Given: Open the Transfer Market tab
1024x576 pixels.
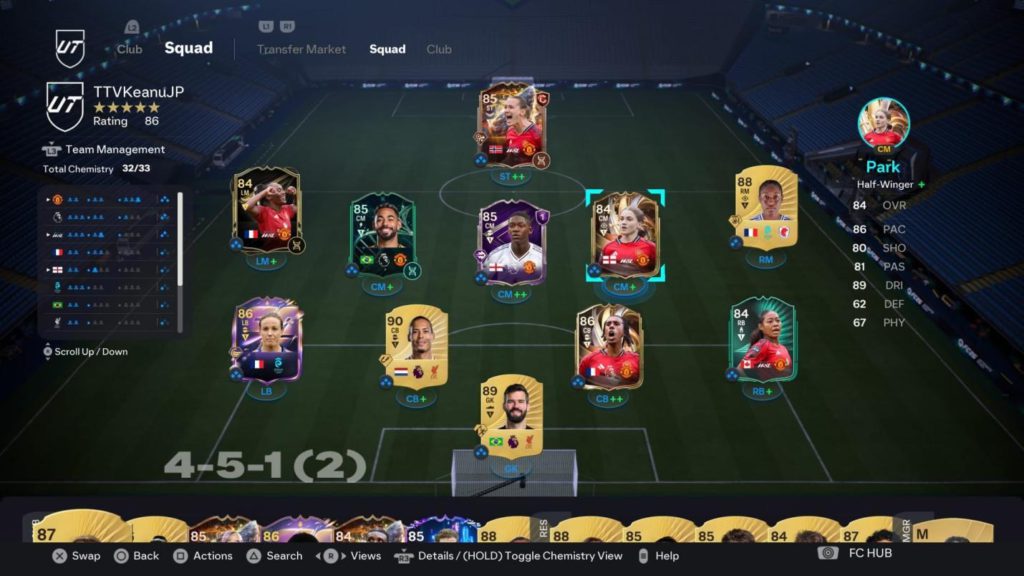Looking at the screenshot, I should click(301, 49).
